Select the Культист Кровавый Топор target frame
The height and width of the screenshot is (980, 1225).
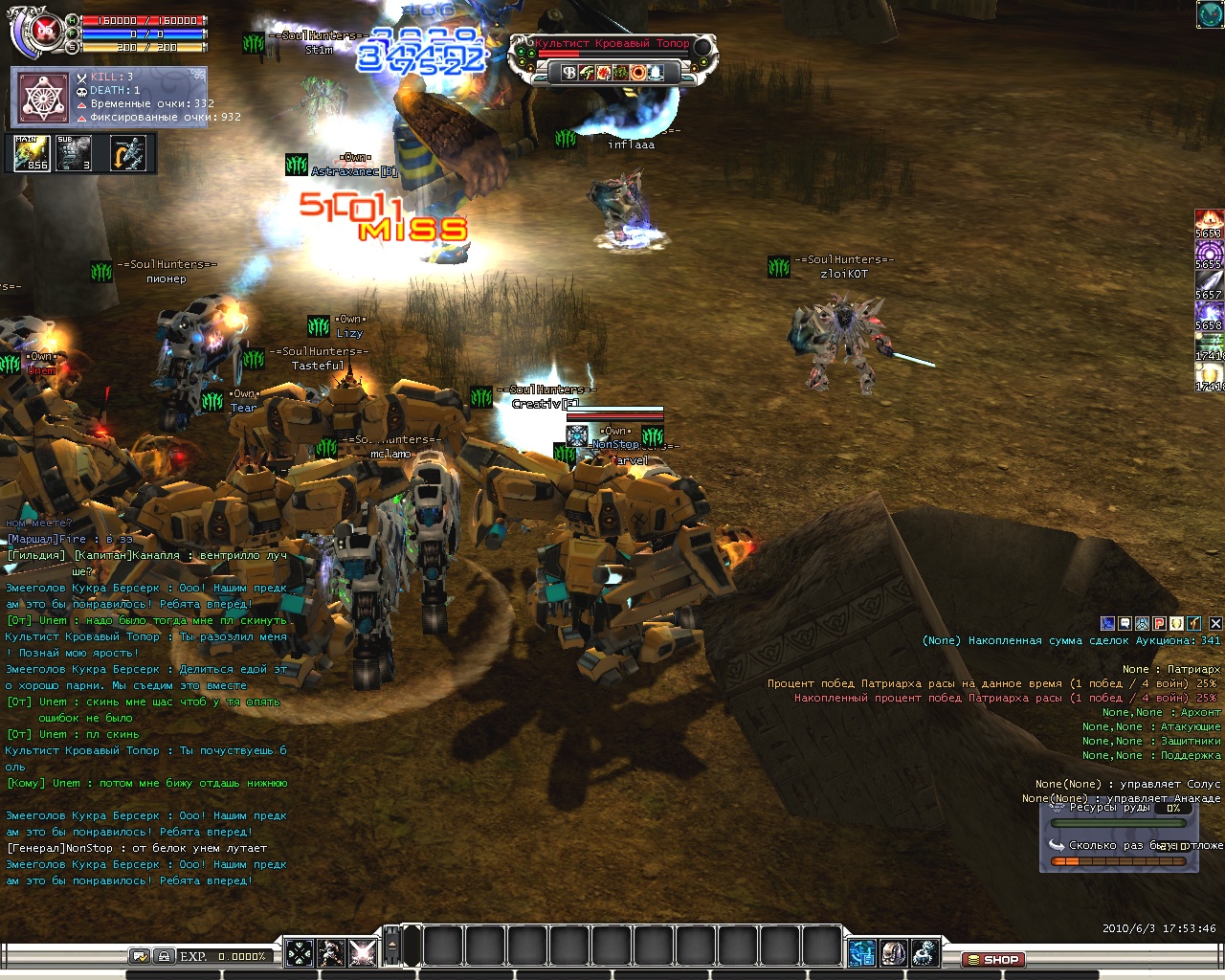coord(612,44)
